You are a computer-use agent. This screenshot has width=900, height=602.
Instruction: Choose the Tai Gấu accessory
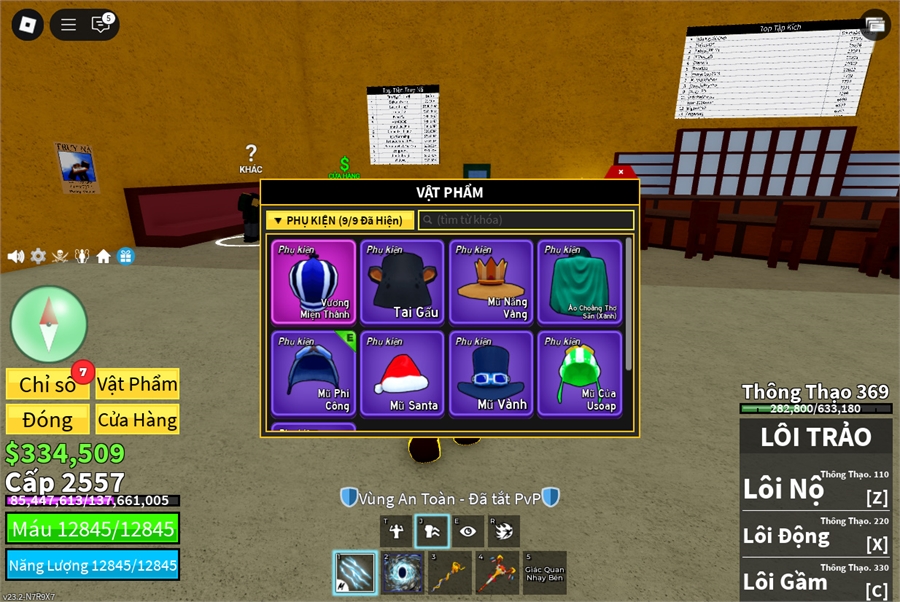coord(402,282)
